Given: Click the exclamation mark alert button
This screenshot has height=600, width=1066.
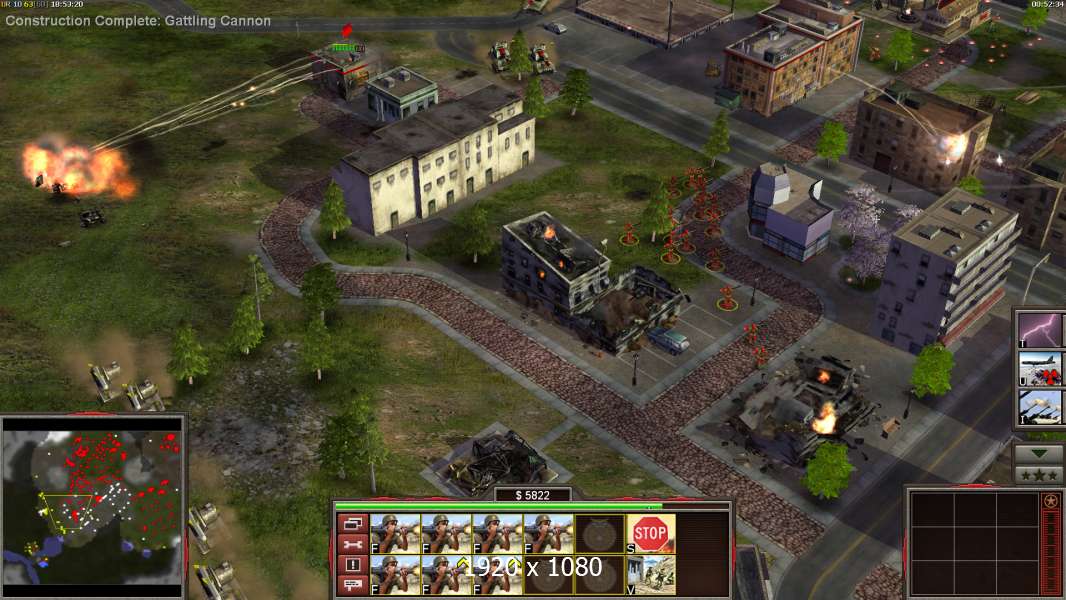Looking at the screenshot, I should (352, 565).
